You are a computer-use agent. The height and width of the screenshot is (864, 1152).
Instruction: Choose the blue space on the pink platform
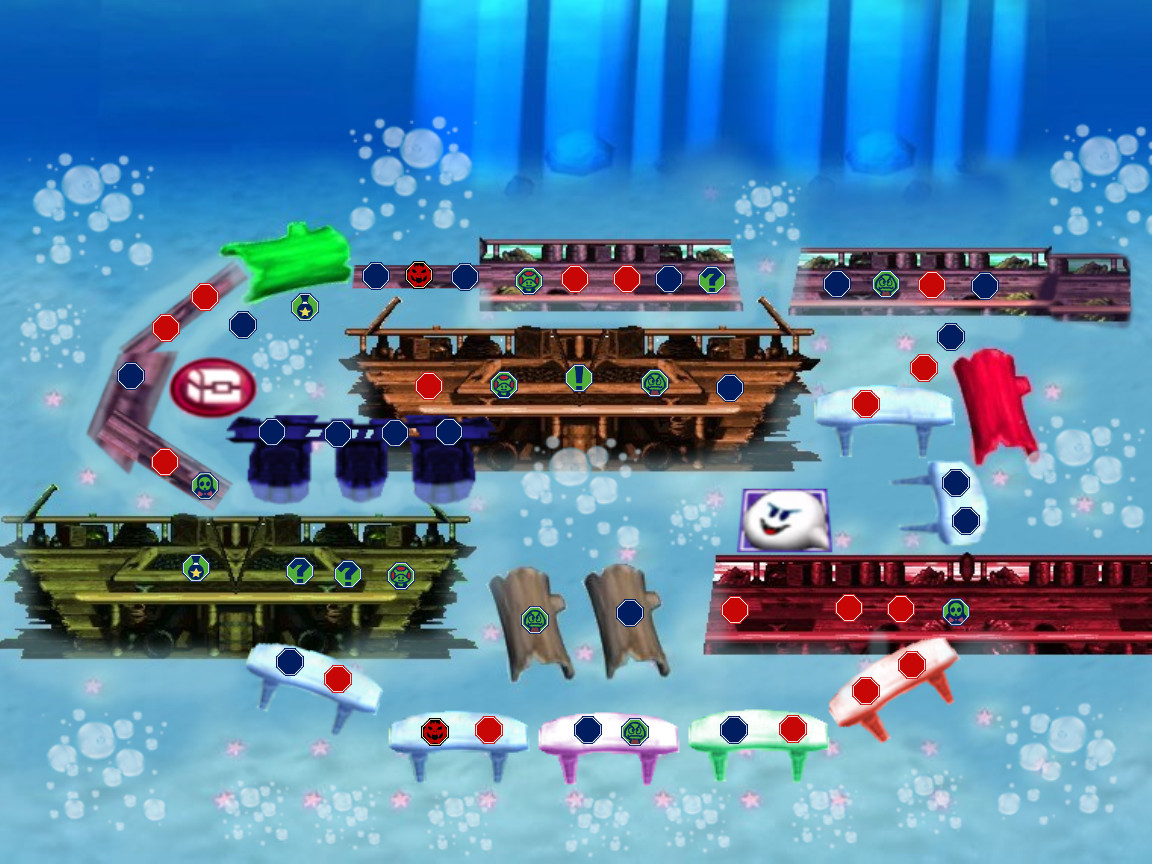pos(588,729)
